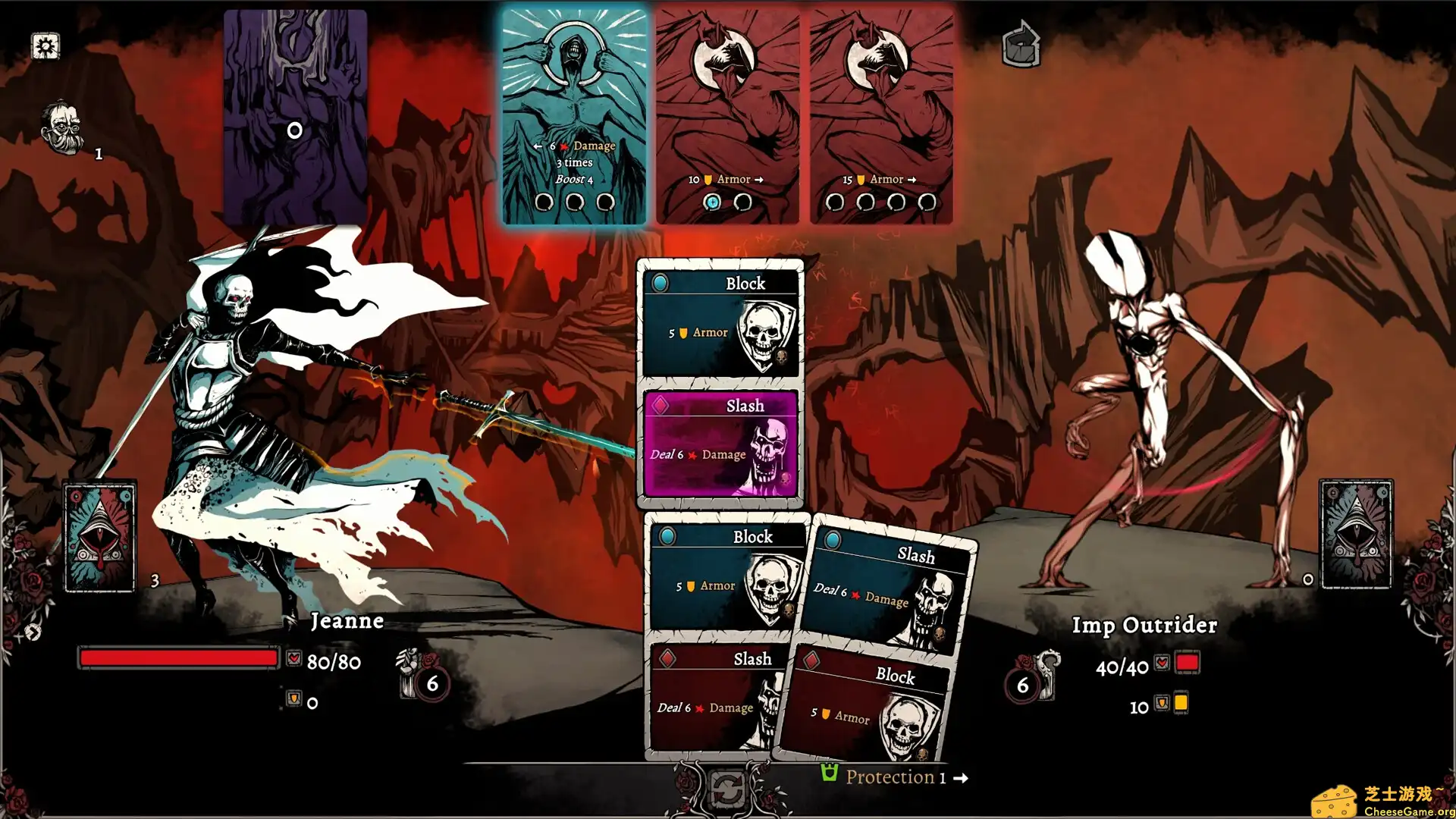Open the discard pile icon top-right

click(x=1020, y=44)
